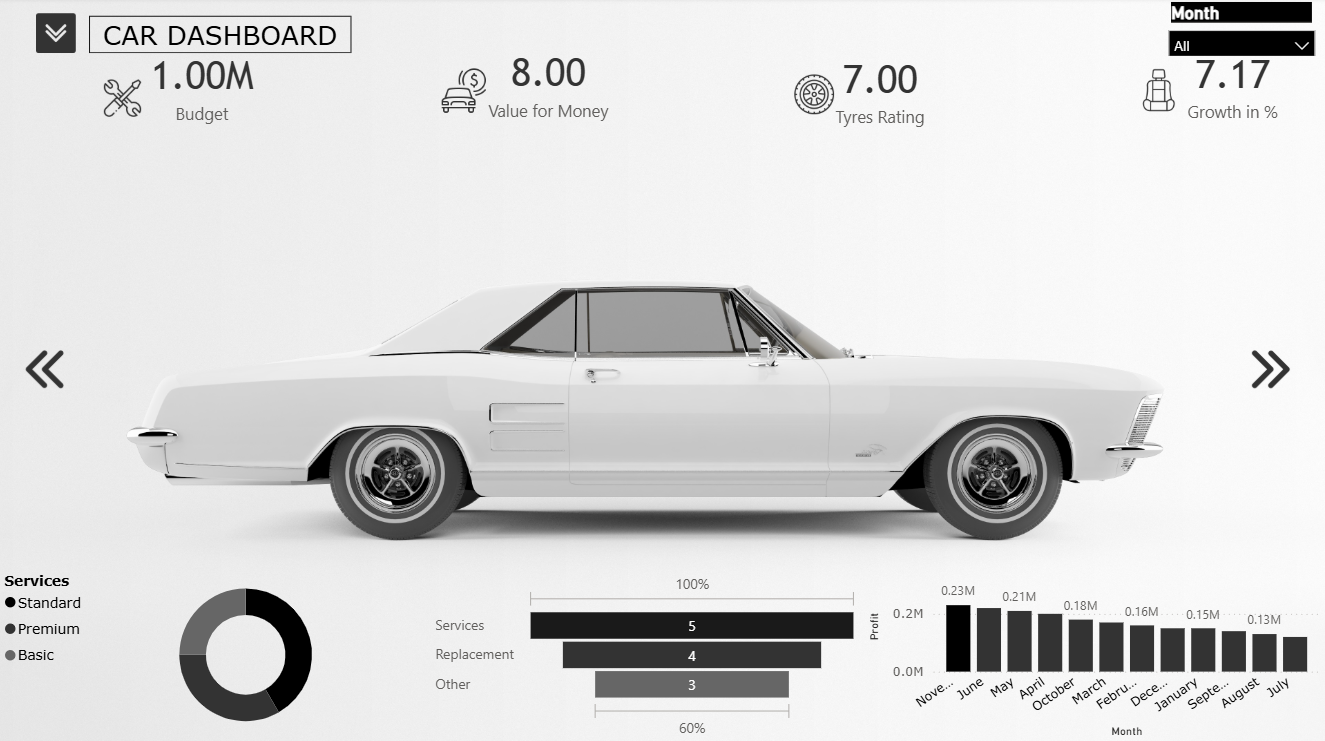Click the double chevron navigation icon top left
This screenshot has width=1325, height=741.
[55, 32]
